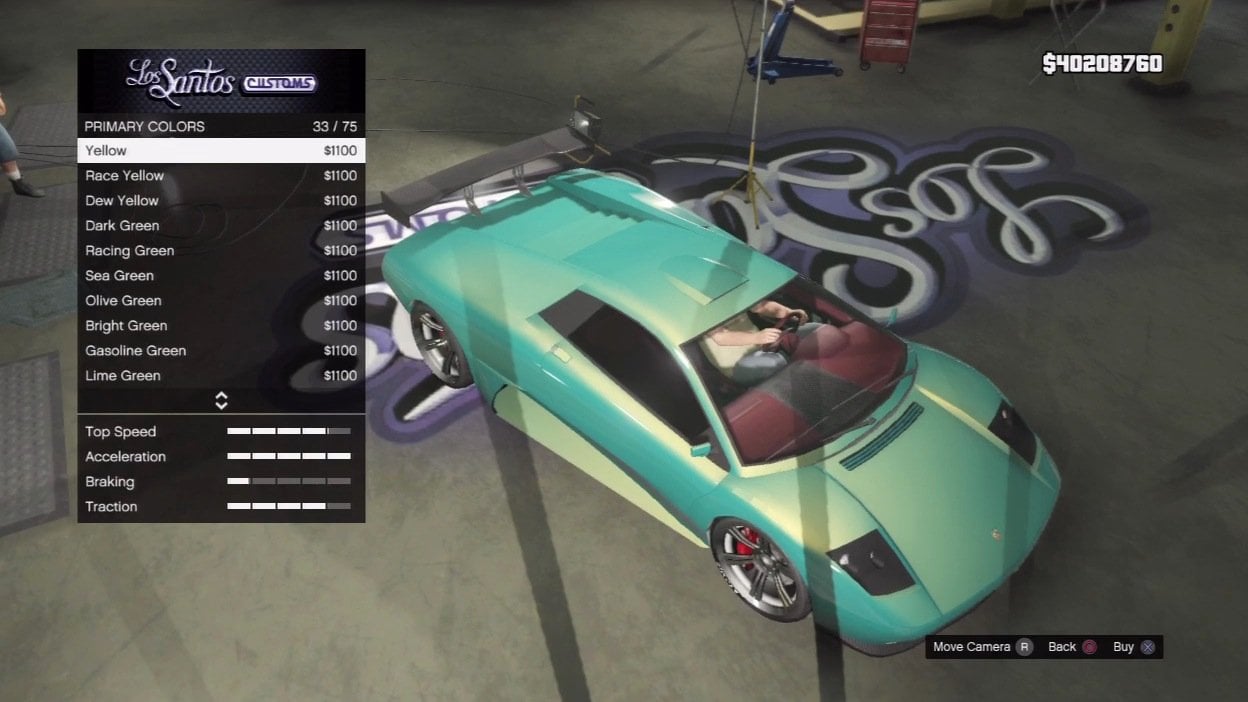Select Dark Green primary color

[221, 226]
